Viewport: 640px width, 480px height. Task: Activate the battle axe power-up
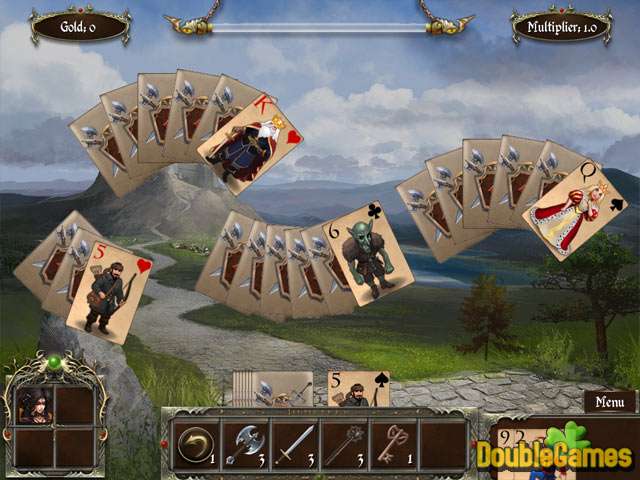[x=243, y=444]
